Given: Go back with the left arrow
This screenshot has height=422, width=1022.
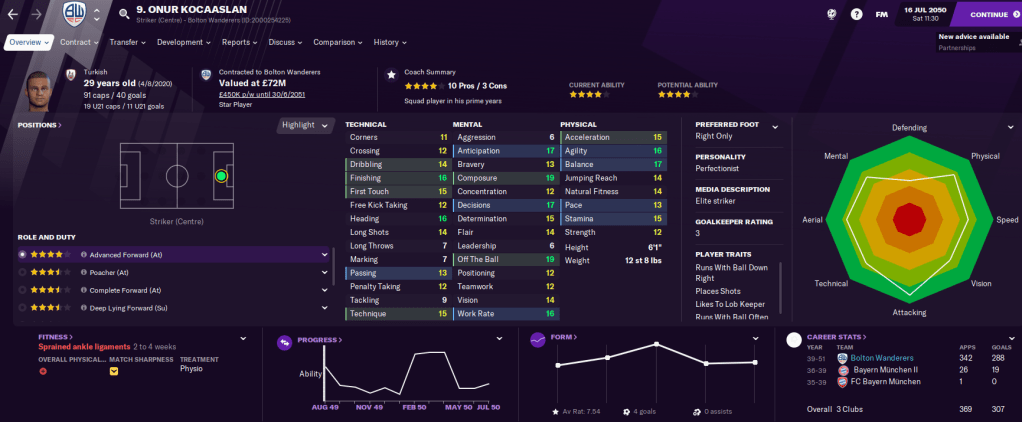Looking at the screenshot, I should click(x=12, y=14).
